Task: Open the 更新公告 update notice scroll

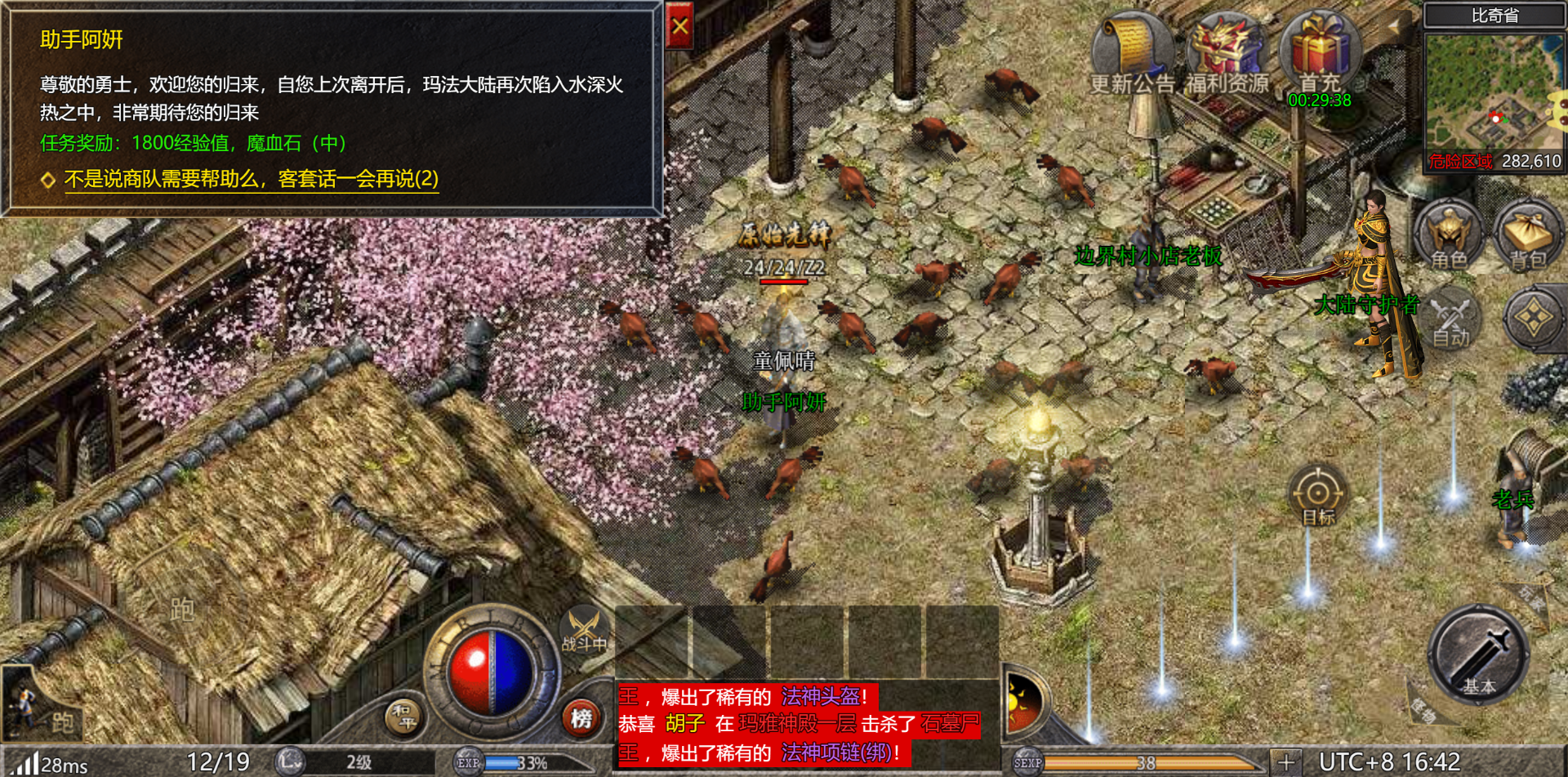Action: pos(1131,51)
